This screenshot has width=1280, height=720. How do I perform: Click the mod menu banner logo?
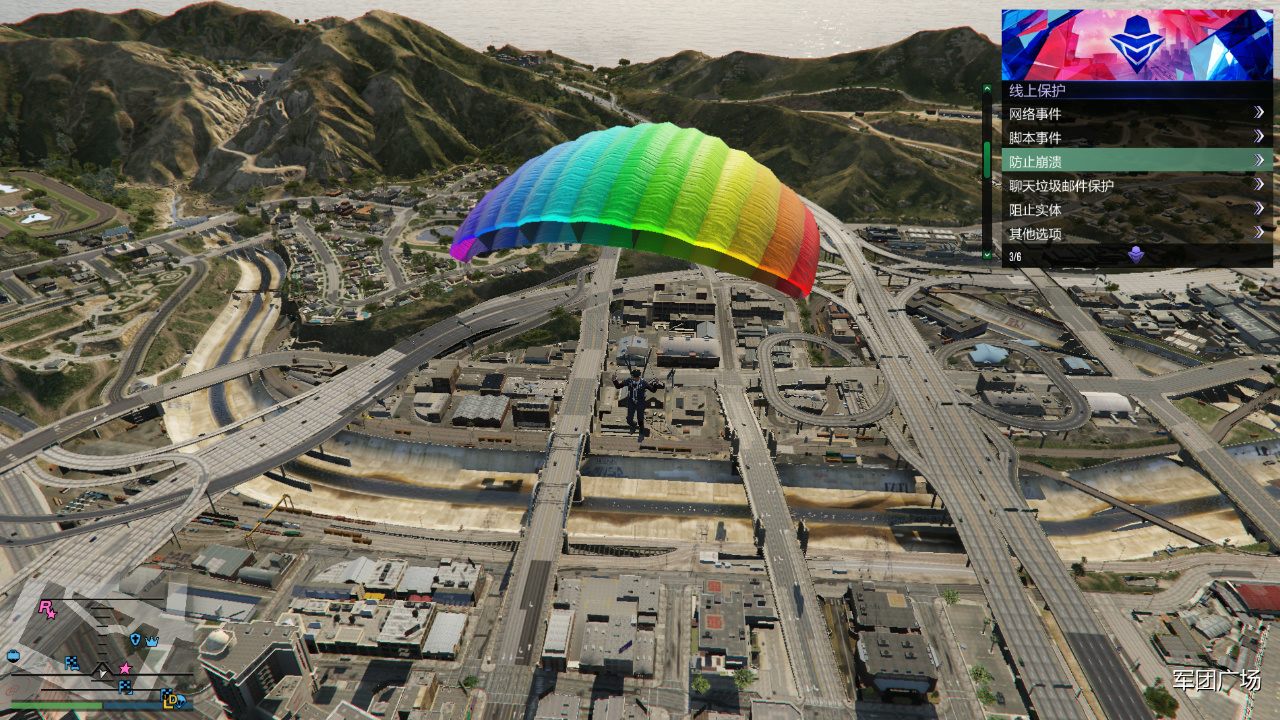click(1137, 45)
